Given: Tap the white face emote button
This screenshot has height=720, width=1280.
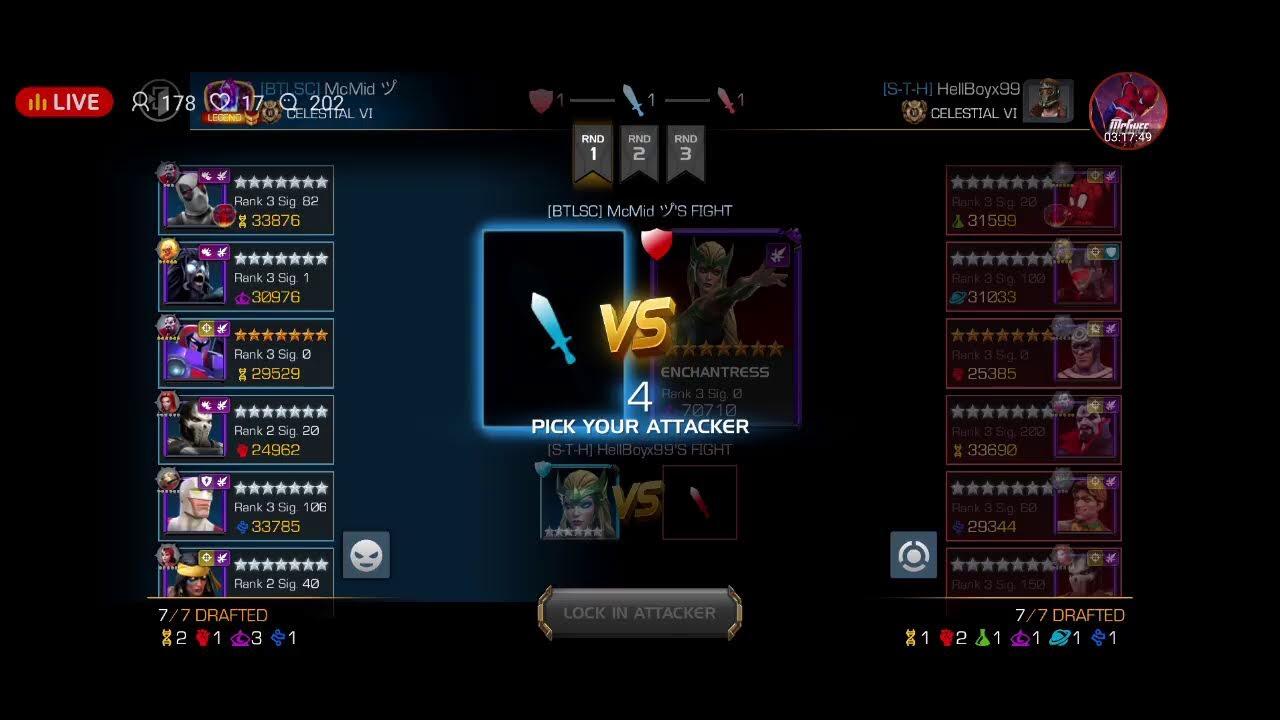Looking at the screenshot, I should point(366,555).
